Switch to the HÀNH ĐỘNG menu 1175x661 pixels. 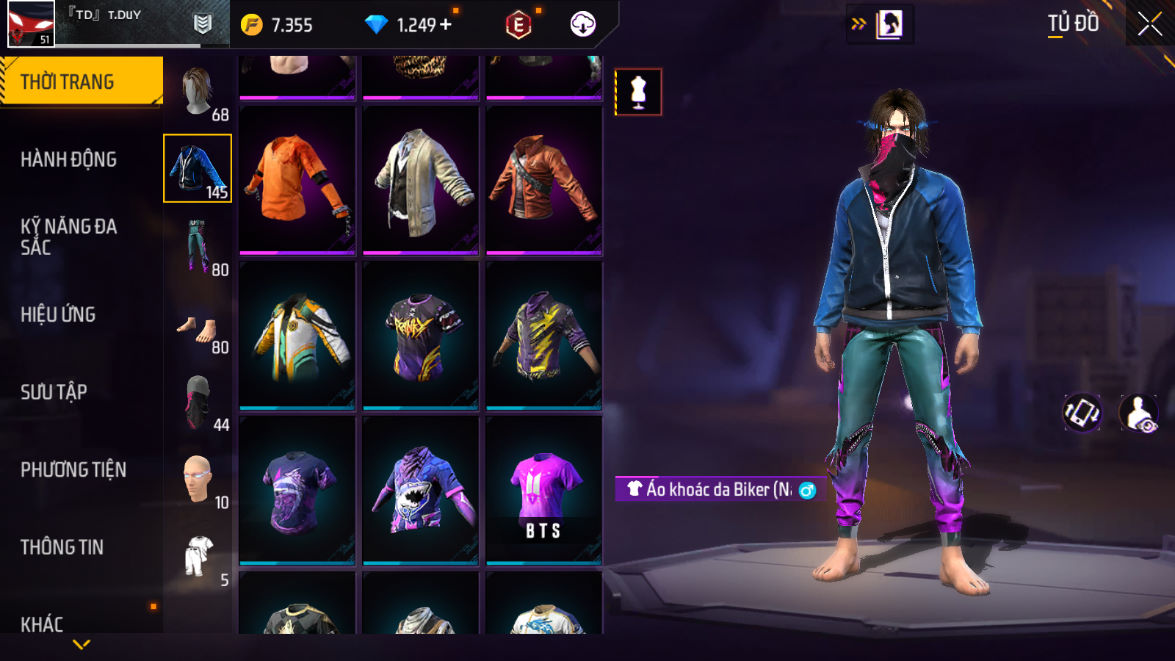68,159
